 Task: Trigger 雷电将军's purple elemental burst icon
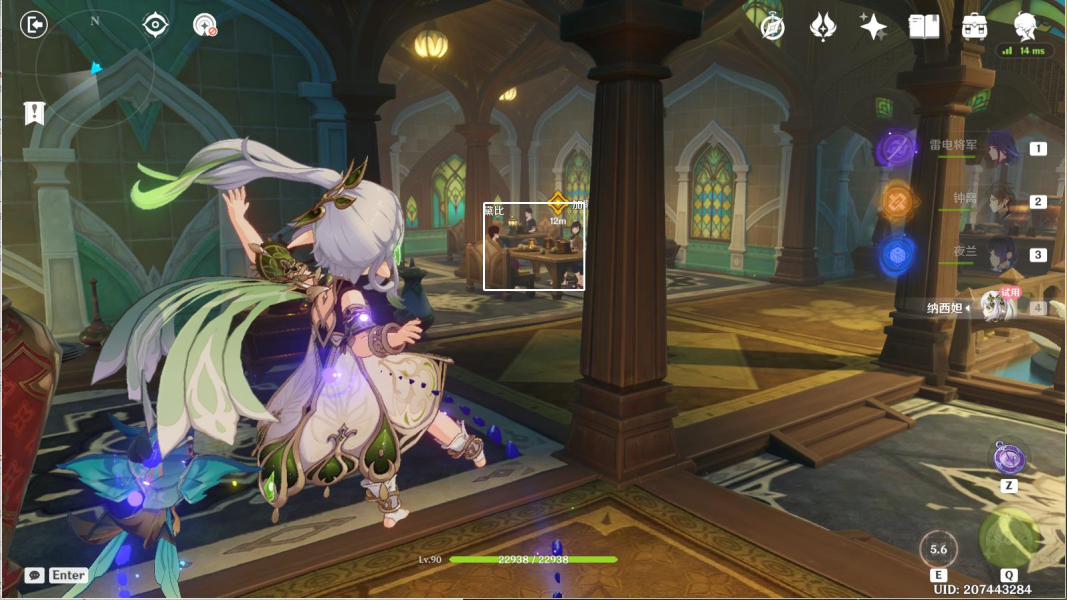tap(896, 150)
